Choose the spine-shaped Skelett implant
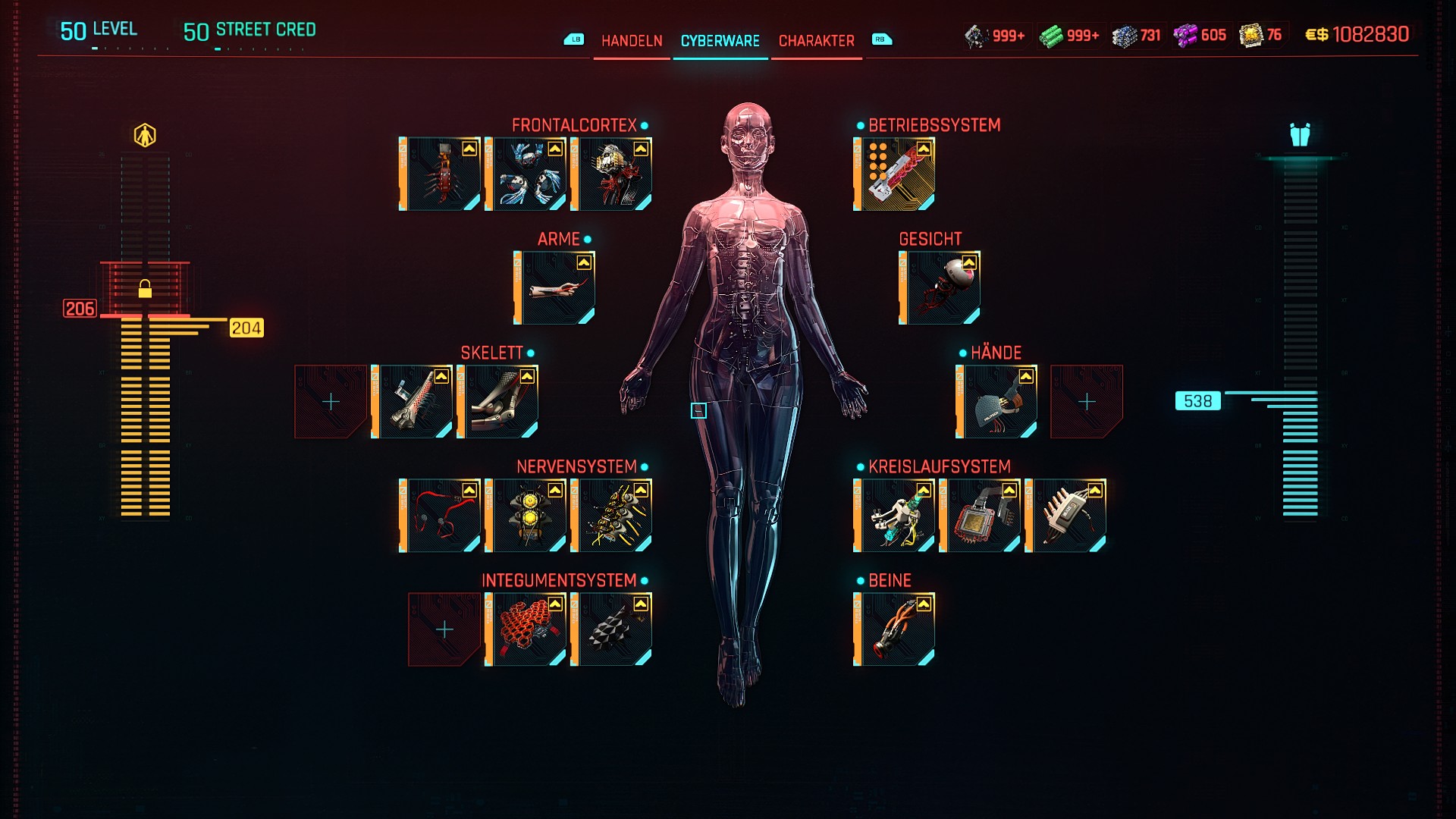This screenshot has width=1456, height=819. point(413,402)
